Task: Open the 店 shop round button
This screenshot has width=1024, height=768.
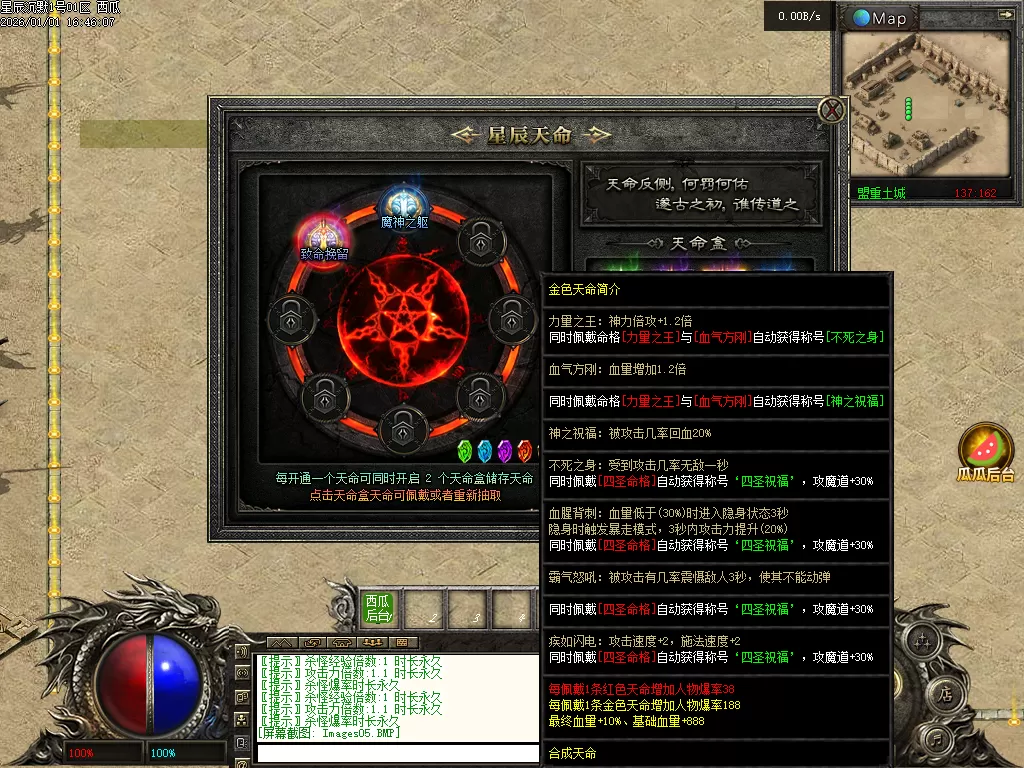Action: pyautogui.click(x=944, y=692)
